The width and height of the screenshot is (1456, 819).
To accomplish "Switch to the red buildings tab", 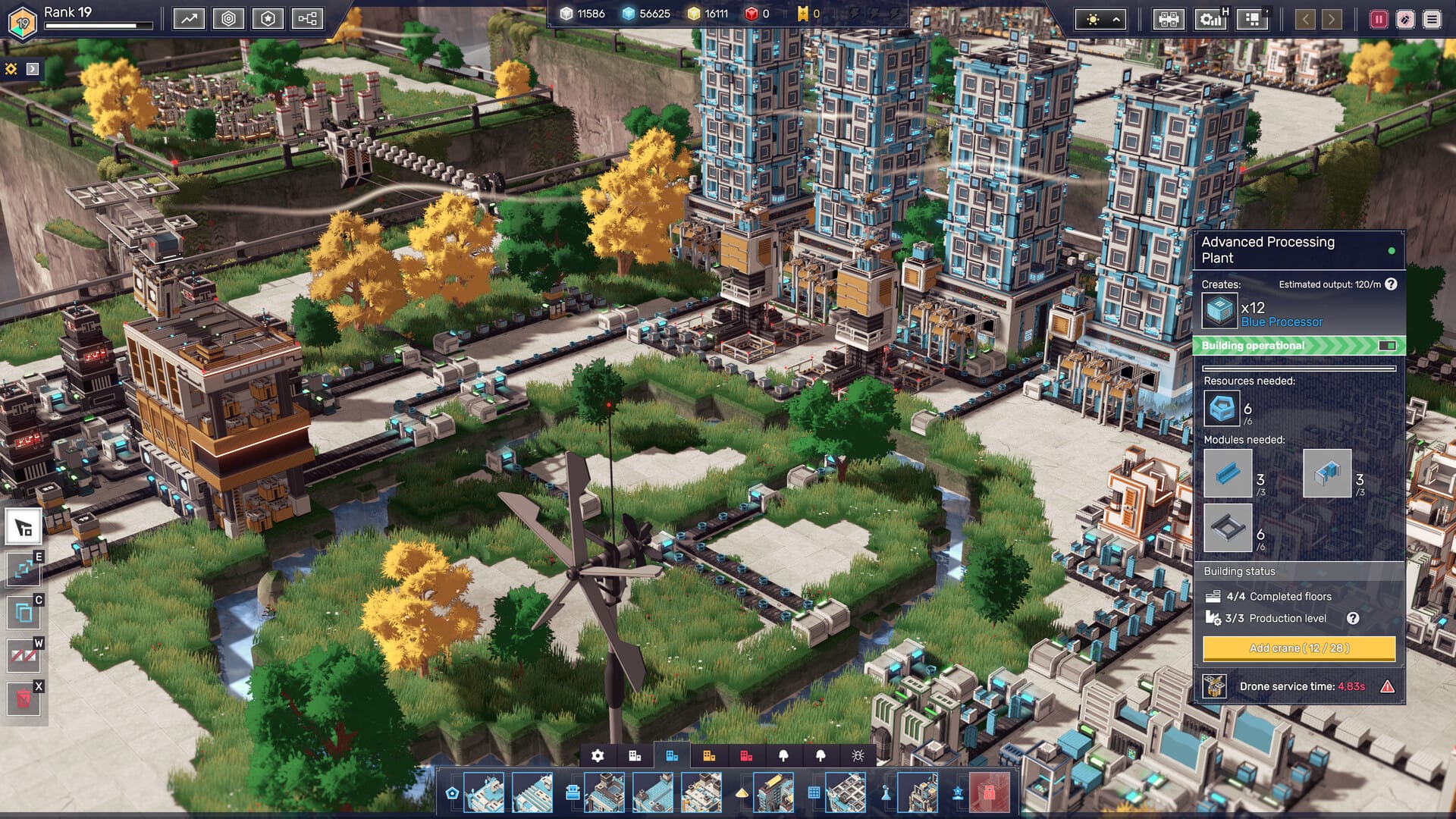I will pyautogui.click(x=746, y=756).
